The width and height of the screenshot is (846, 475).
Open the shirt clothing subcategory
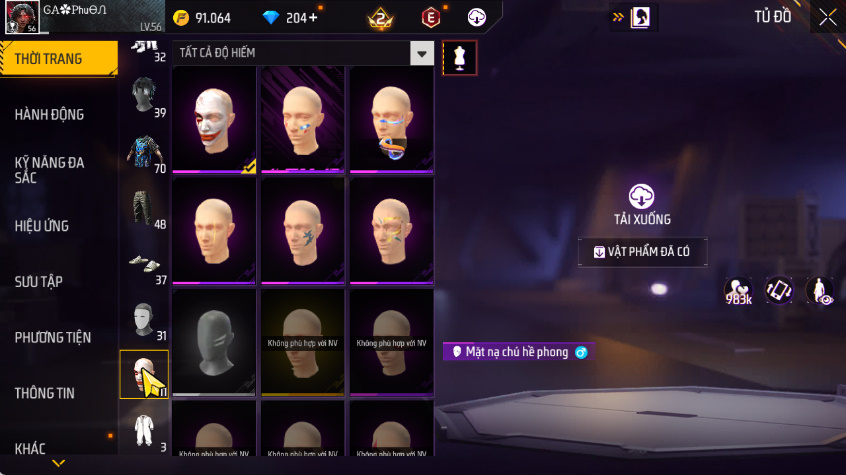pyautogui.click(x=144, y=152)
